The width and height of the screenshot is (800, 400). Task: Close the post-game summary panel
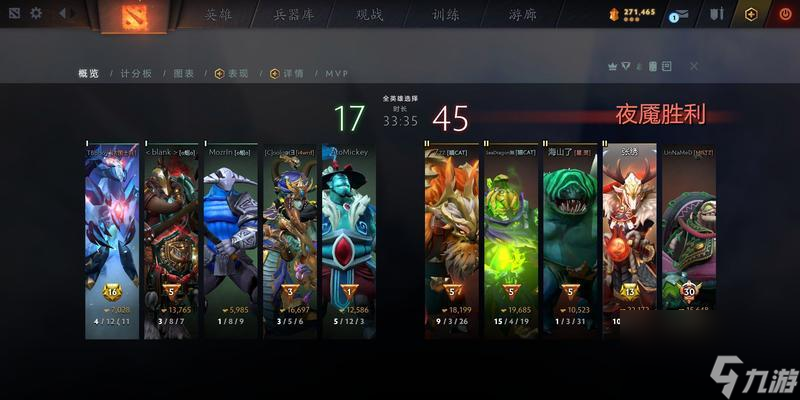(694, 66)
